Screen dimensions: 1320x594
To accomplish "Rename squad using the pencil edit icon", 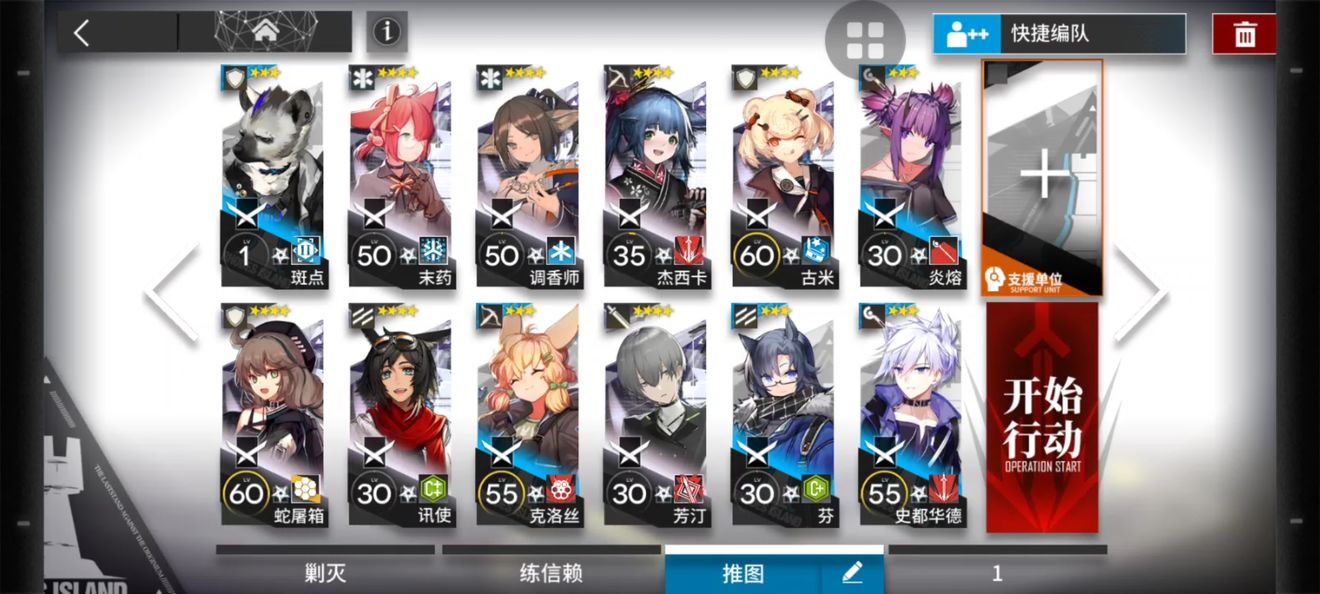I will pos(852,573).
